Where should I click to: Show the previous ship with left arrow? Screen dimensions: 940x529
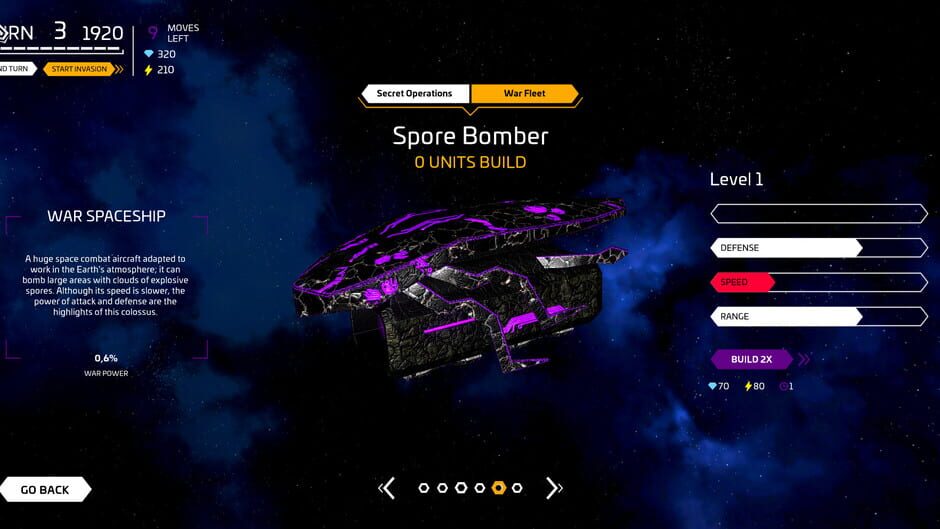tap(388, 488)
